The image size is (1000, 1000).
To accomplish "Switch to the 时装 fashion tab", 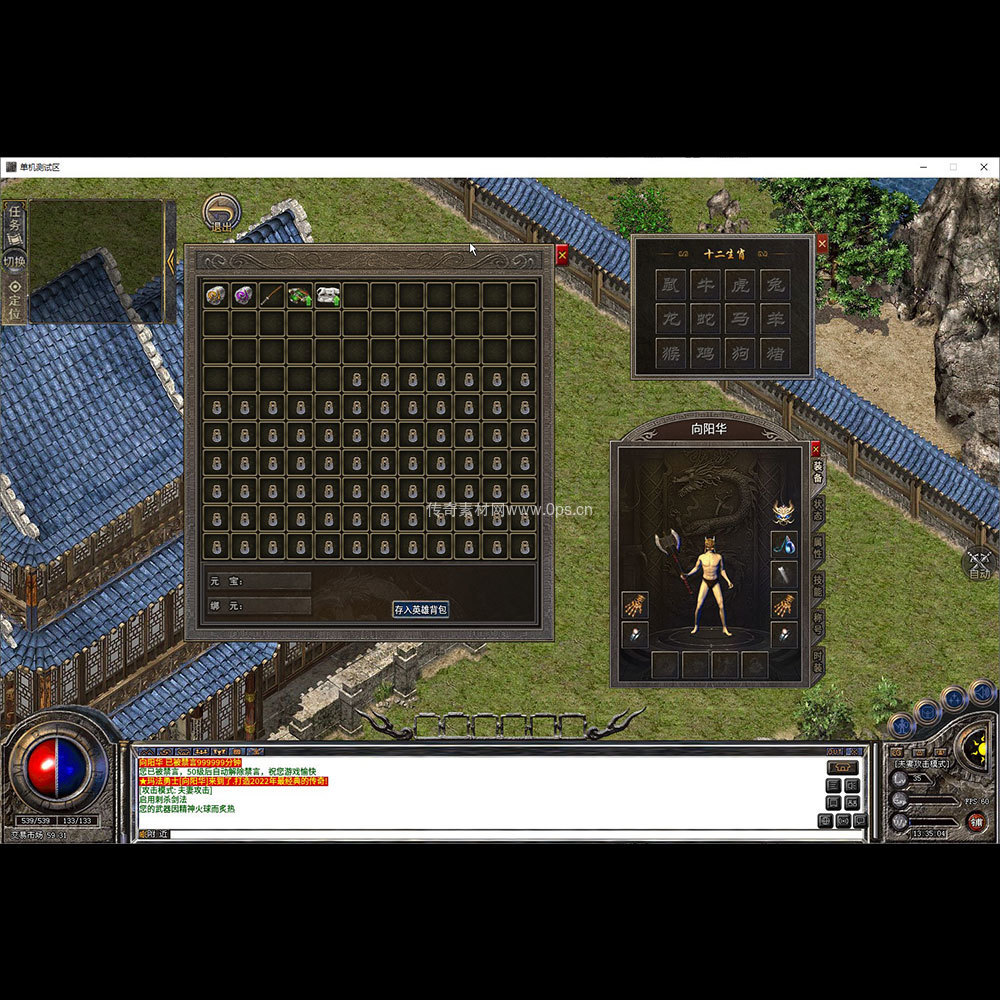I will click(x=818, y=662).
